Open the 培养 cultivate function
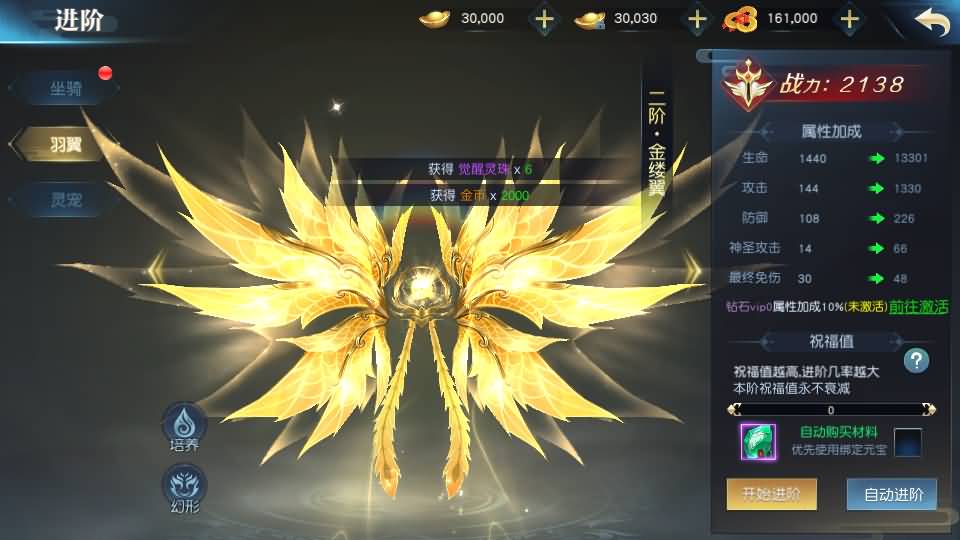This screenshot has width=960, height=540. coord(184,426)
